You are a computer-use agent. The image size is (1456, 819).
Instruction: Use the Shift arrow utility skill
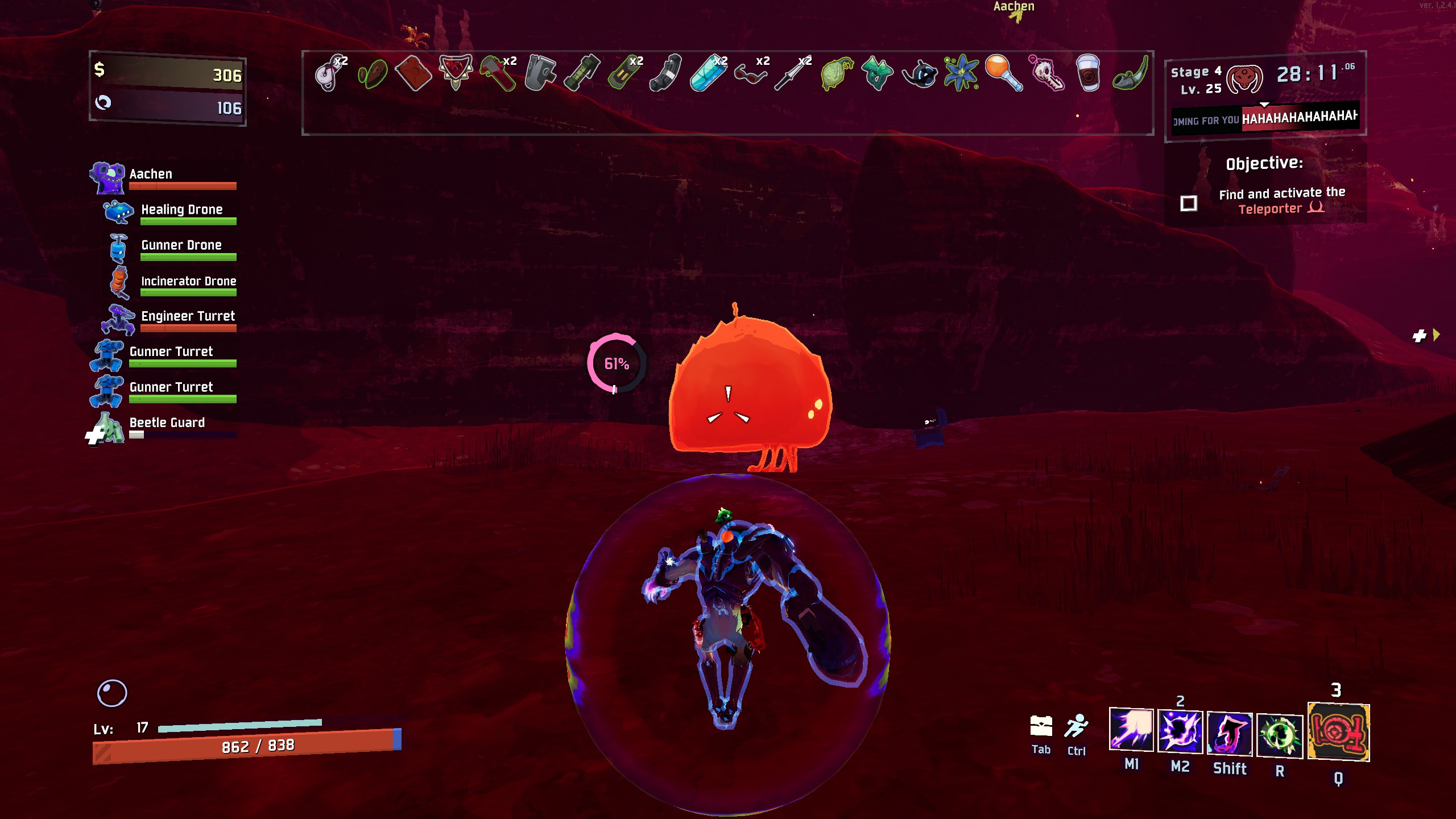(1230, 734)
